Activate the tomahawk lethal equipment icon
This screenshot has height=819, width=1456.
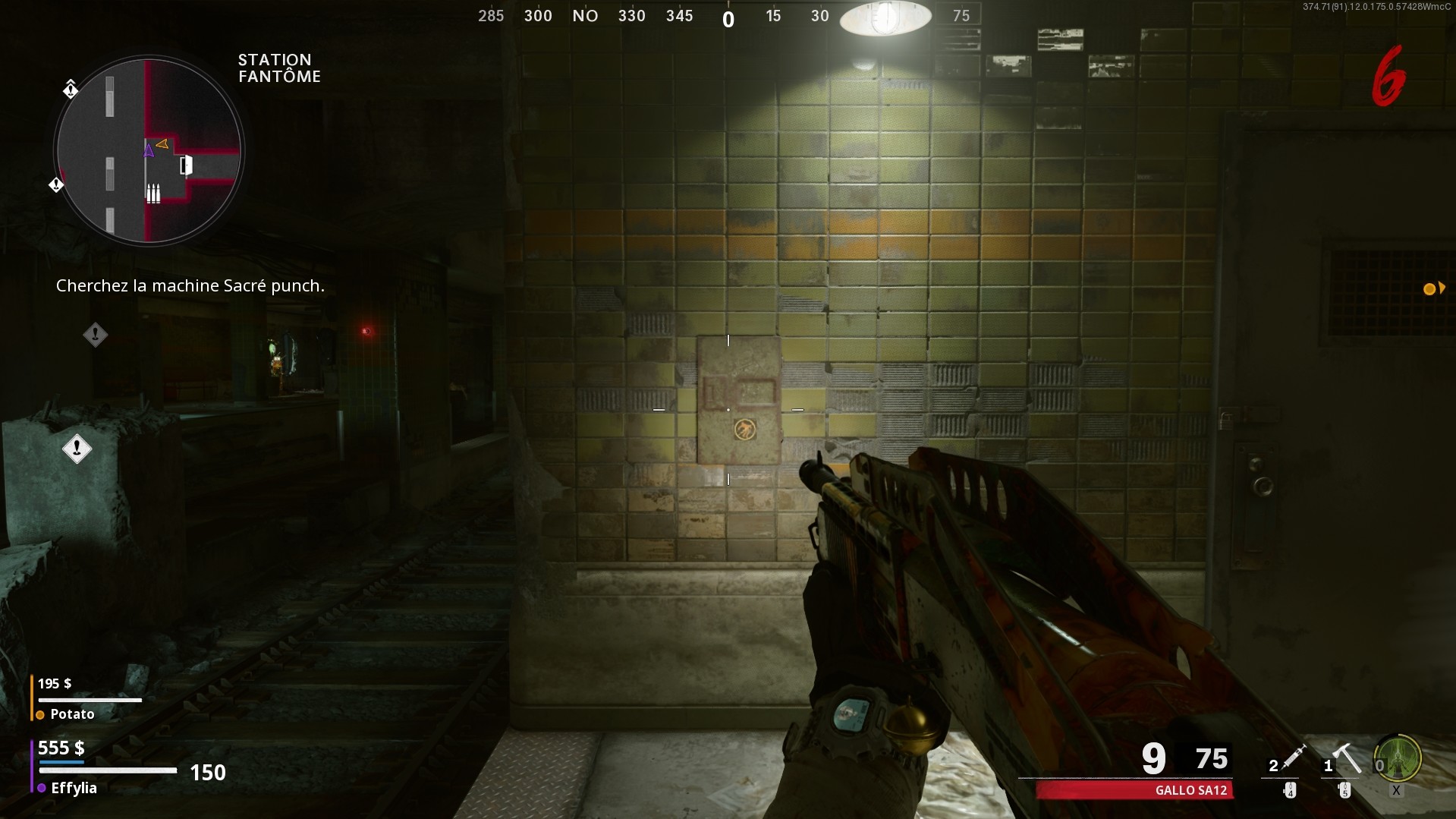click(1347, 757)
